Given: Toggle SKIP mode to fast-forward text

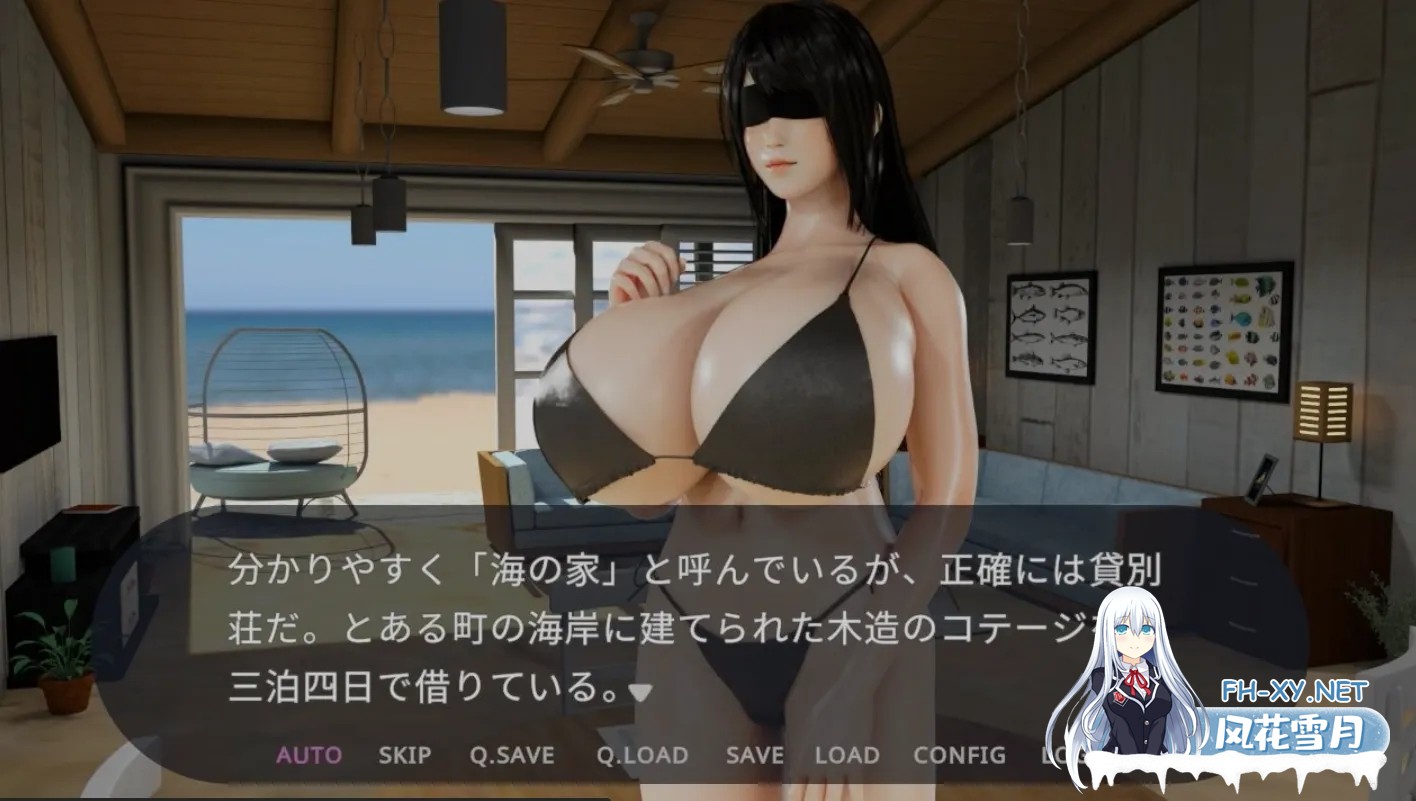Looking at the screenshot, I should tap(406, 756).
